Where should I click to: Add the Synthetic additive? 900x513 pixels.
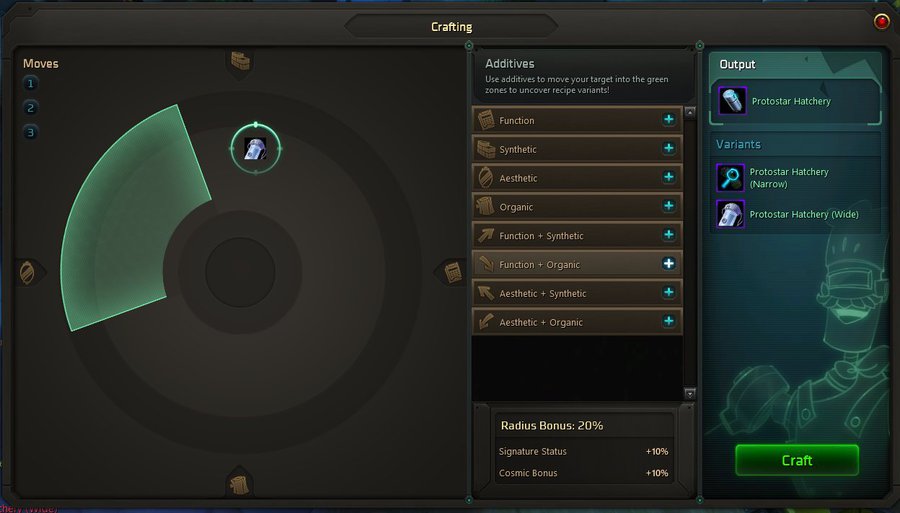point(668,149)
